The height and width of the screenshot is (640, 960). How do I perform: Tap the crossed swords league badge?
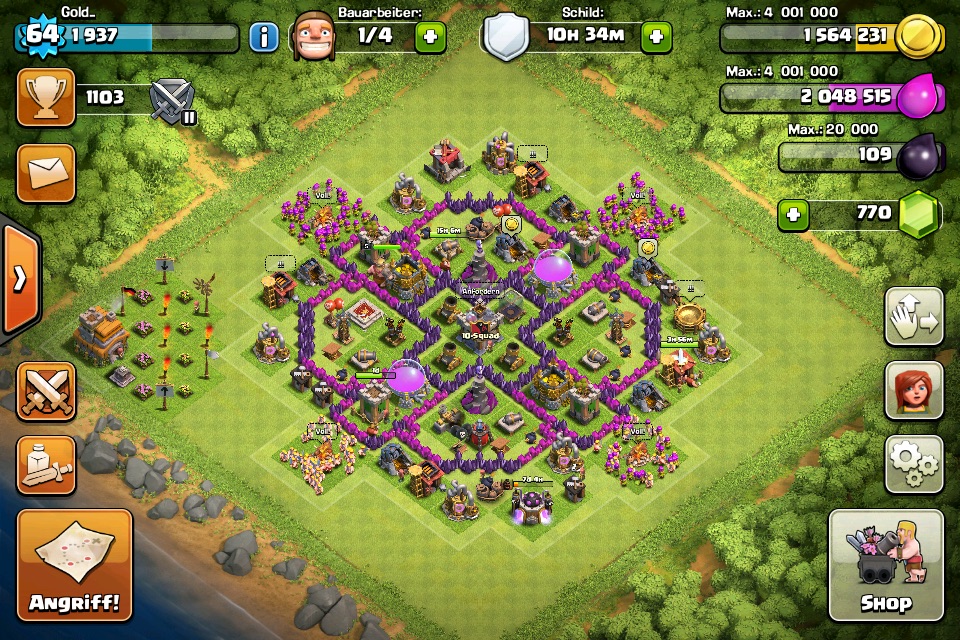coord(170,101)
